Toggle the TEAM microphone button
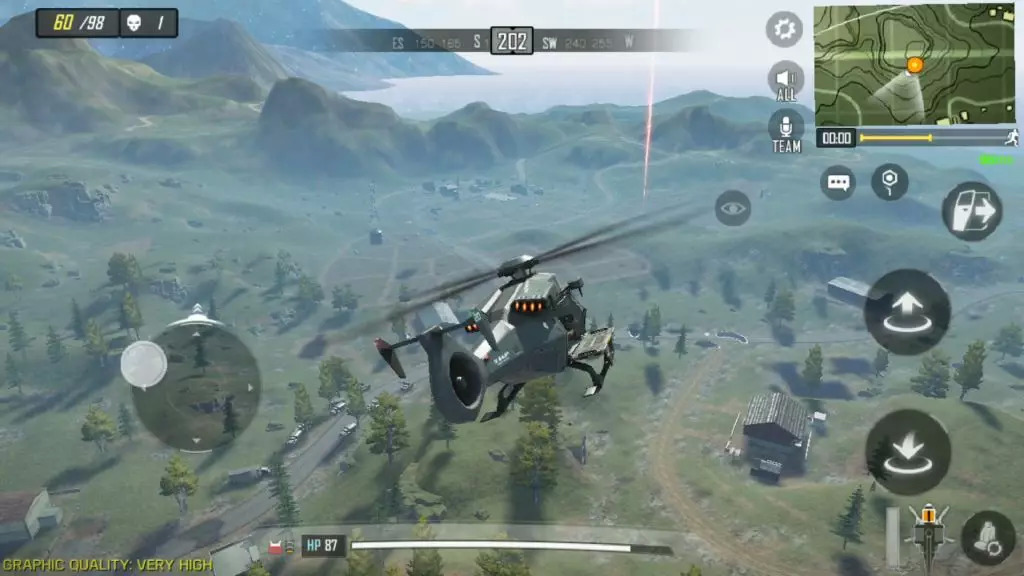This screenshot has height=576, width=1024. pyautogui.click(x=786, y=129)
